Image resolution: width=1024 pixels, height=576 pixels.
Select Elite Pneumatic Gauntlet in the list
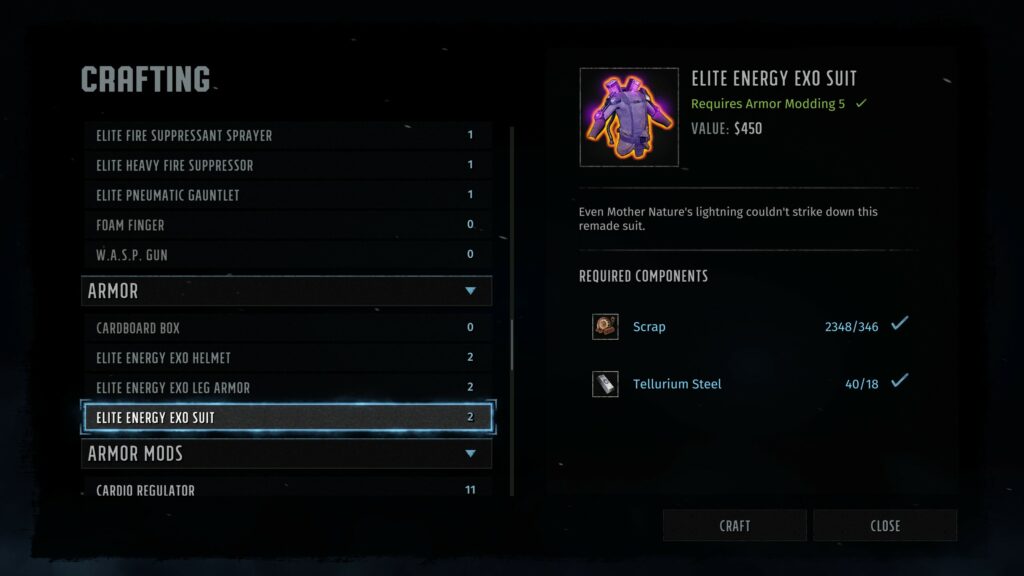(286, 195)
